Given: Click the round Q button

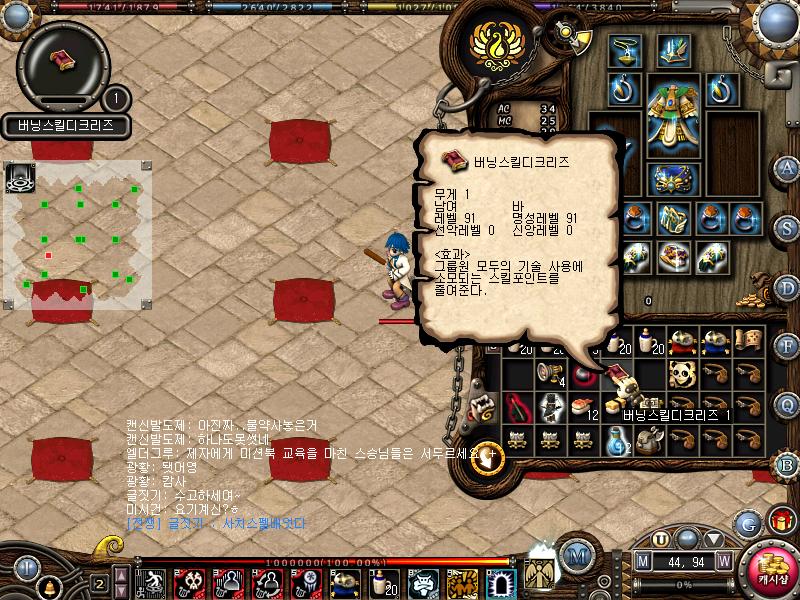Looking at the screenshot, I should point(787,405).
